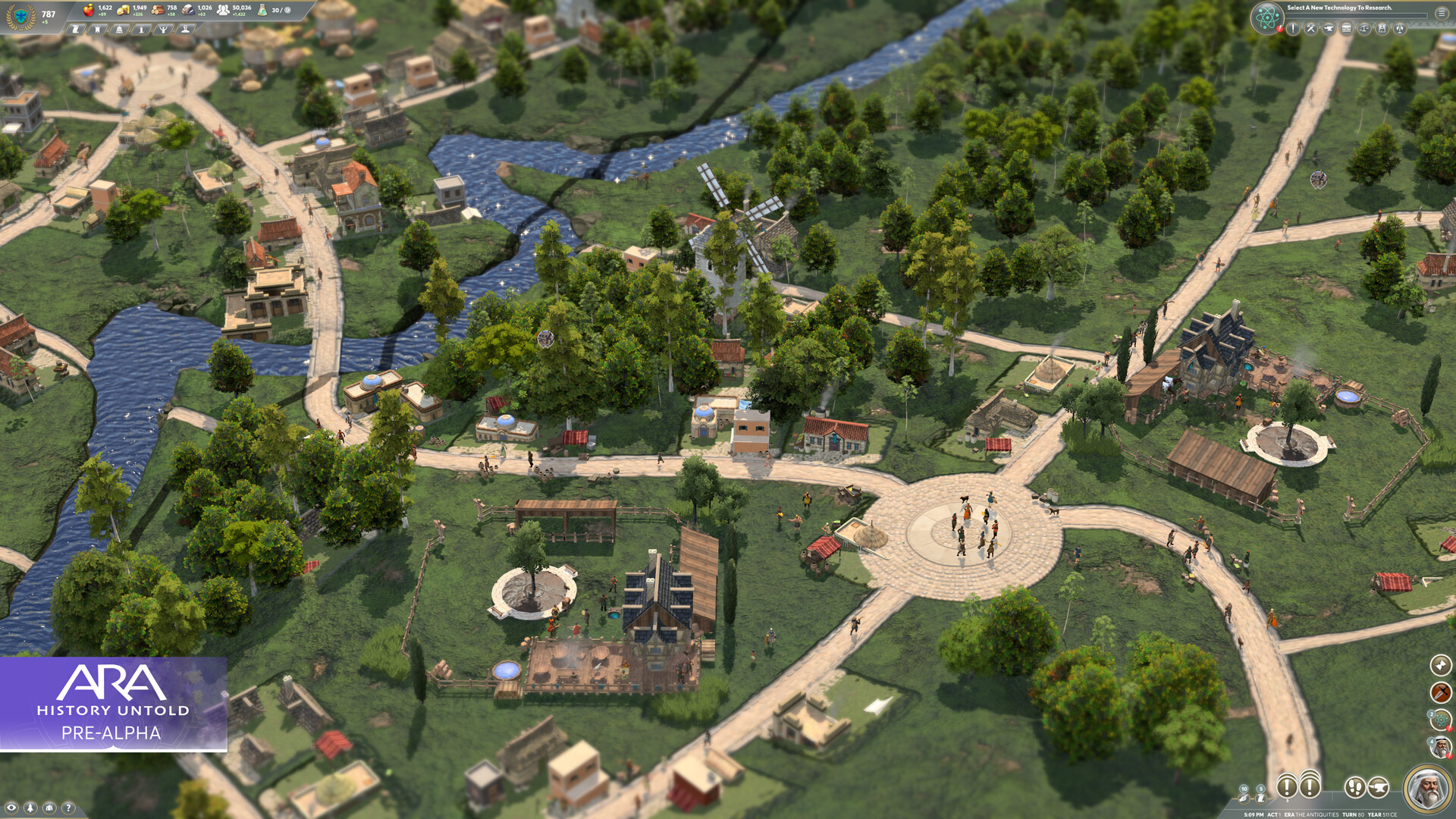Click the research flask icon in resource bar
This screenshot has height=819, width=1456.
point(261,11)
